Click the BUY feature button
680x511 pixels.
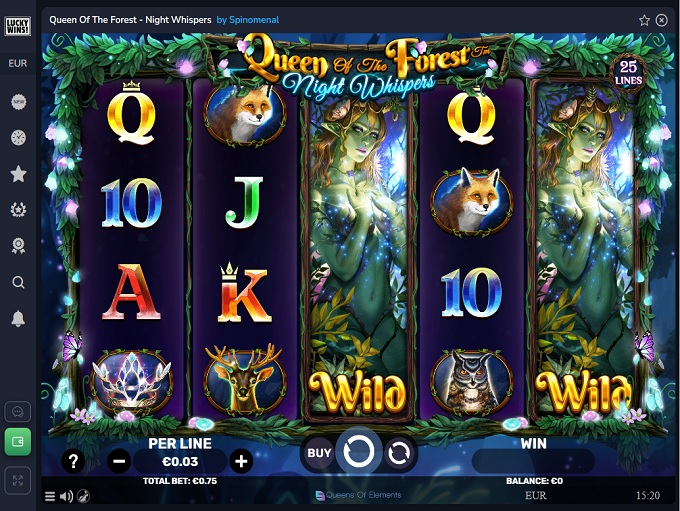[x=319, y=454]
